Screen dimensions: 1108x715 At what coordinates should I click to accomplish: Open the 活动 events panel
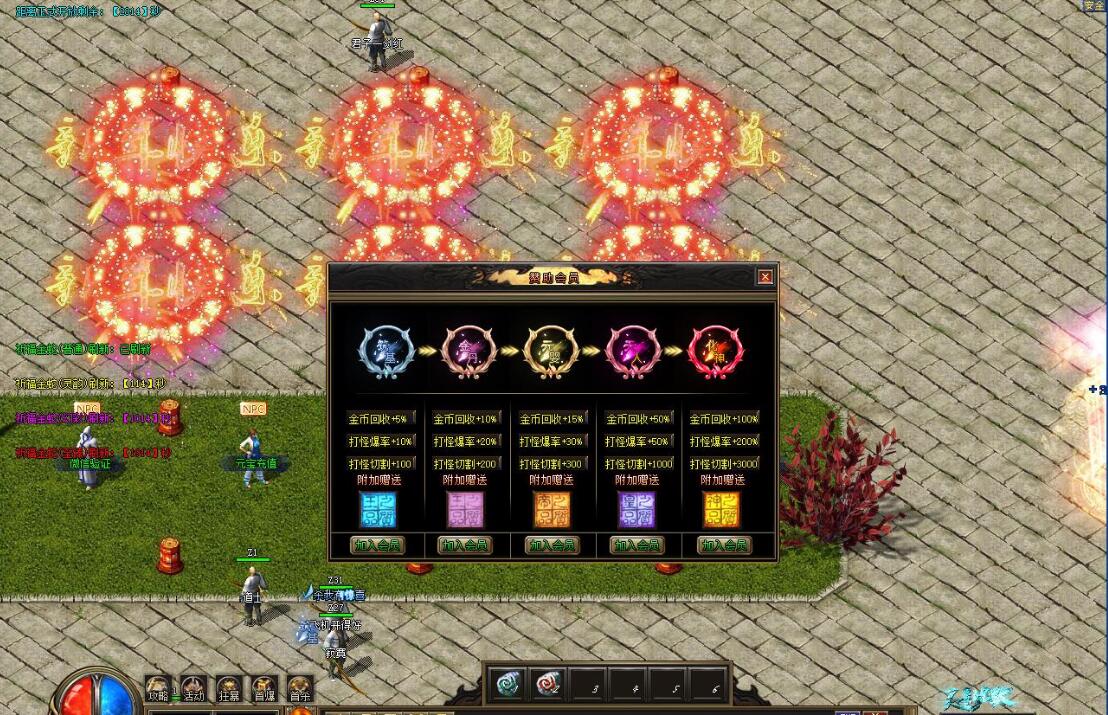click(194, 688)
